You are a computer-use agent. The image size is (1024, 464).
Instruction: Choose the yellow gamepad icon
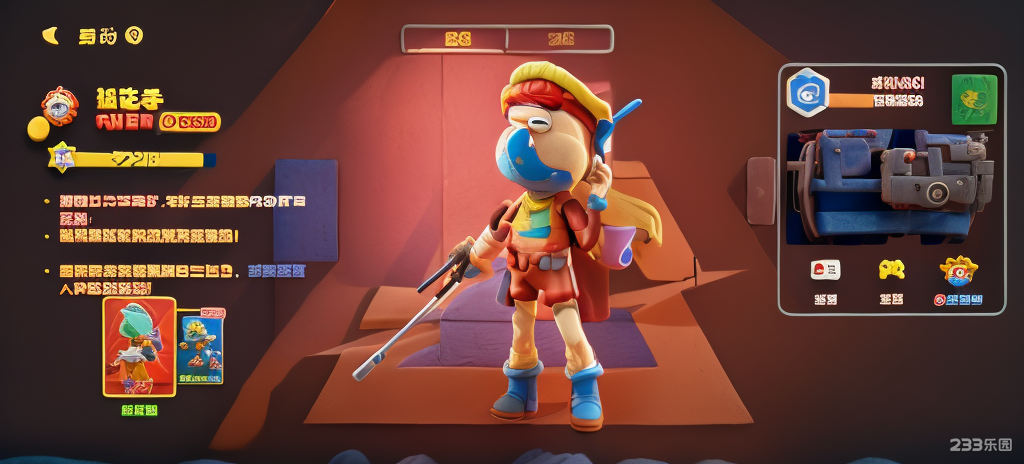pos(891,269)
